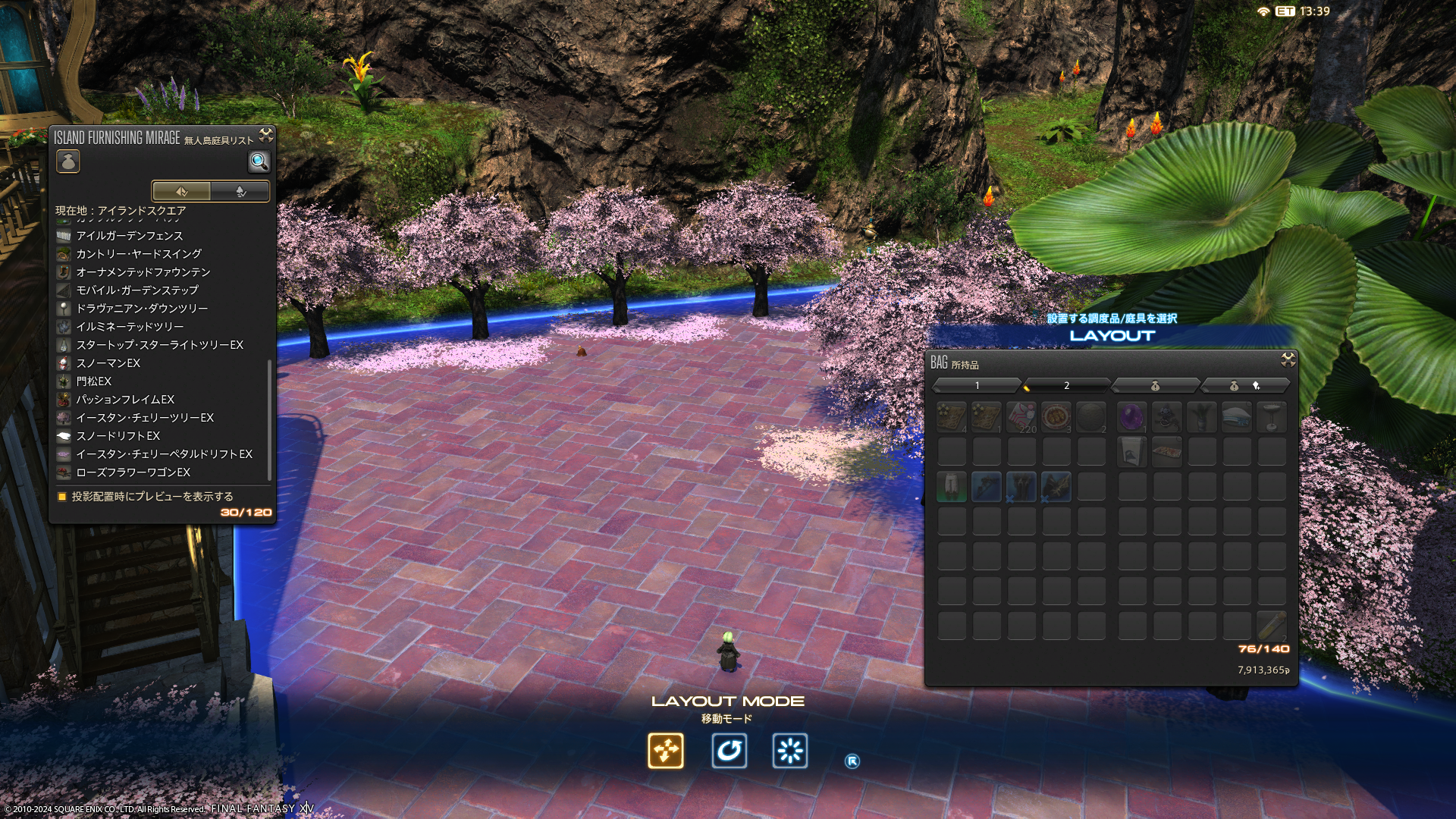
Task: Switch to rotate mode button
Action: point(729,751)
